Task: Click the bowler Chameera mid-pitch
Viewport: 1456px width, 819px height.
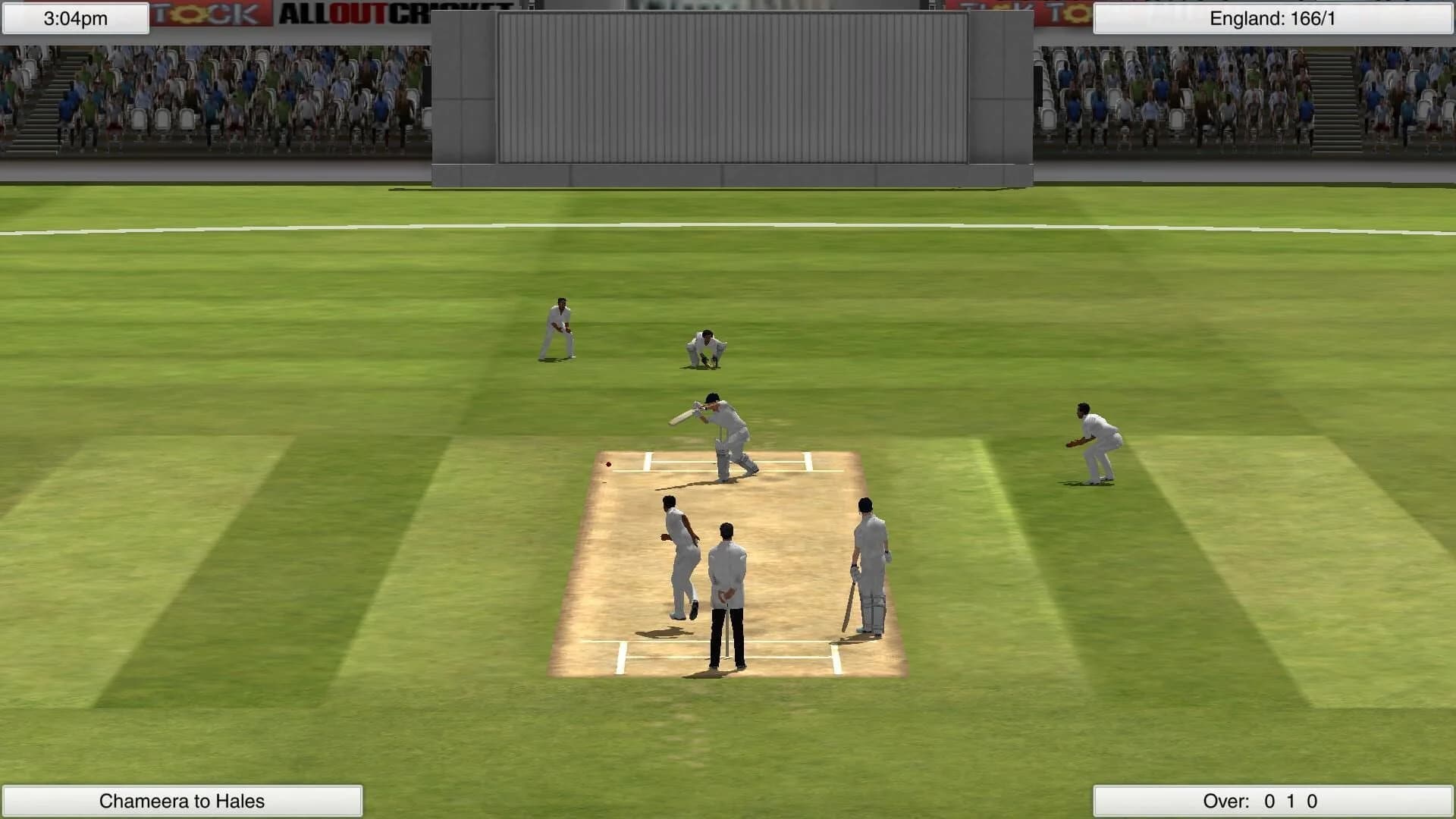Action: click(x=681, y=554)
